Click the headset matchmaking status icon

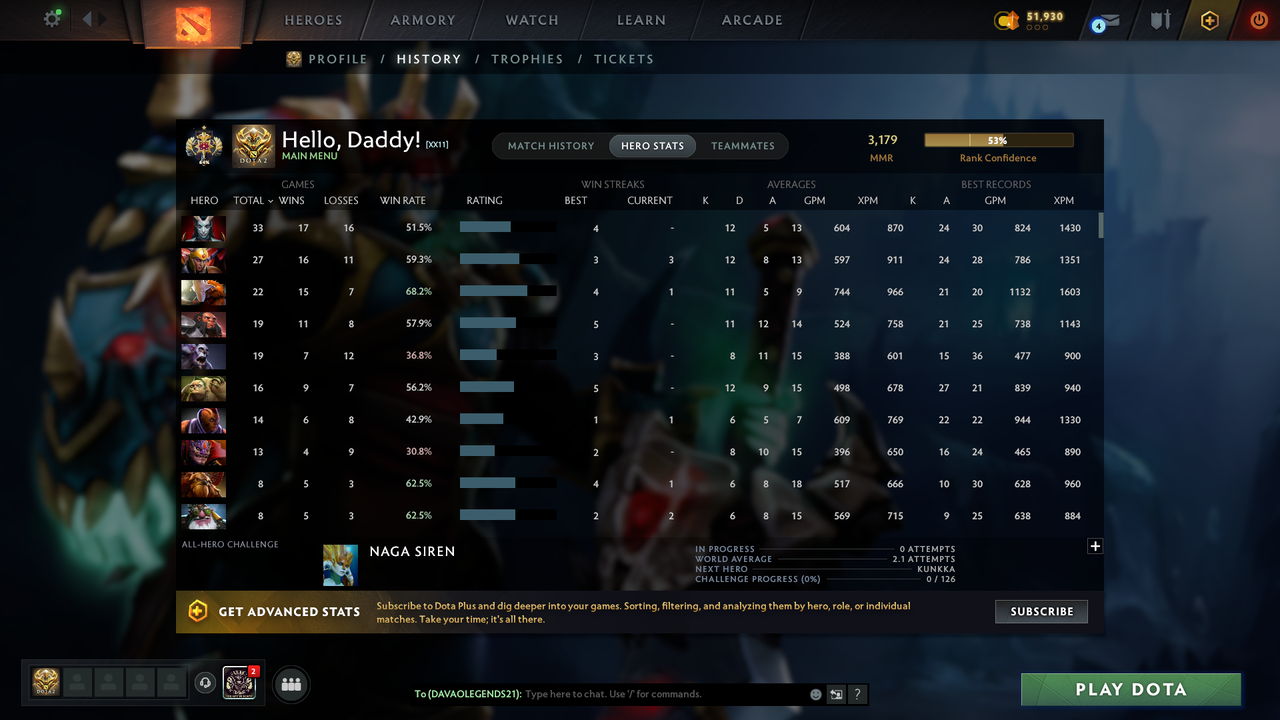click(206, 683)
